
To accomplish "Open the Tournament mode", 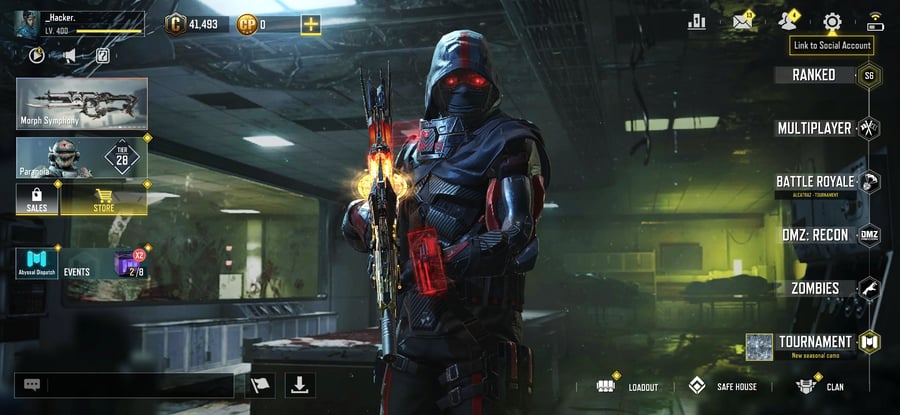I will [x=816, y=342].
